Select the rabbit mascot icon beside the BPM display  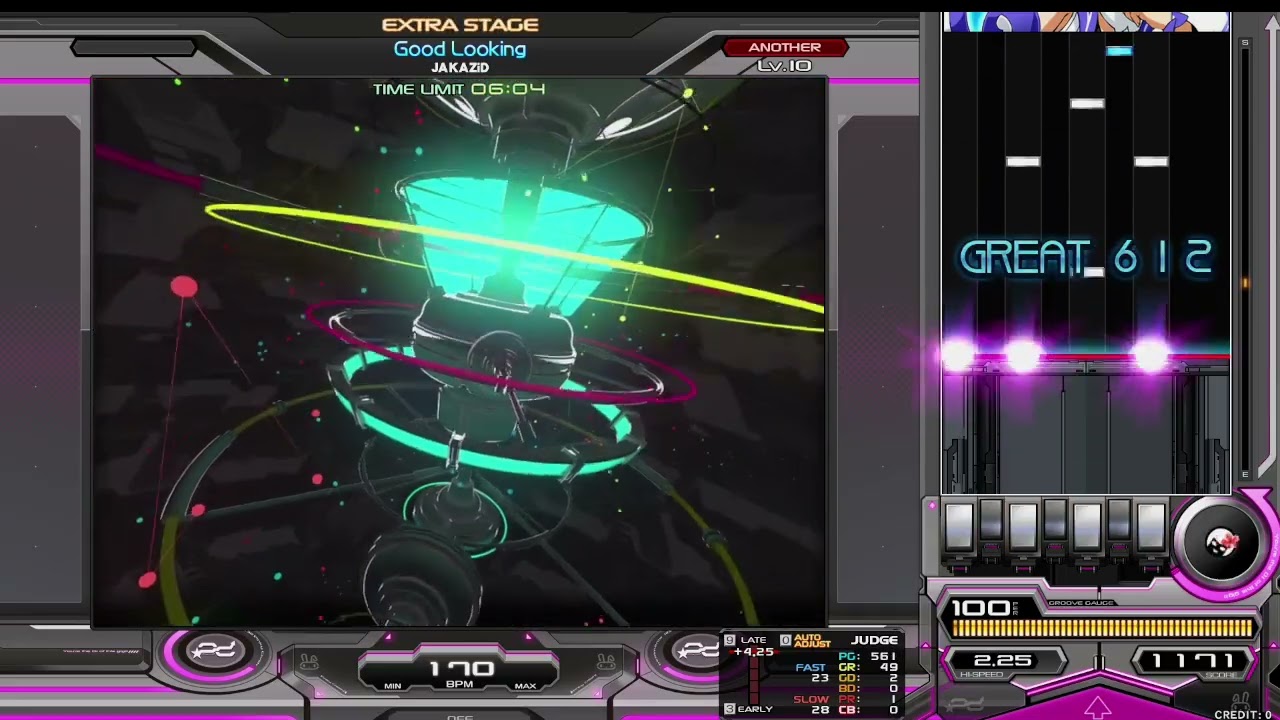click(309, 662)
